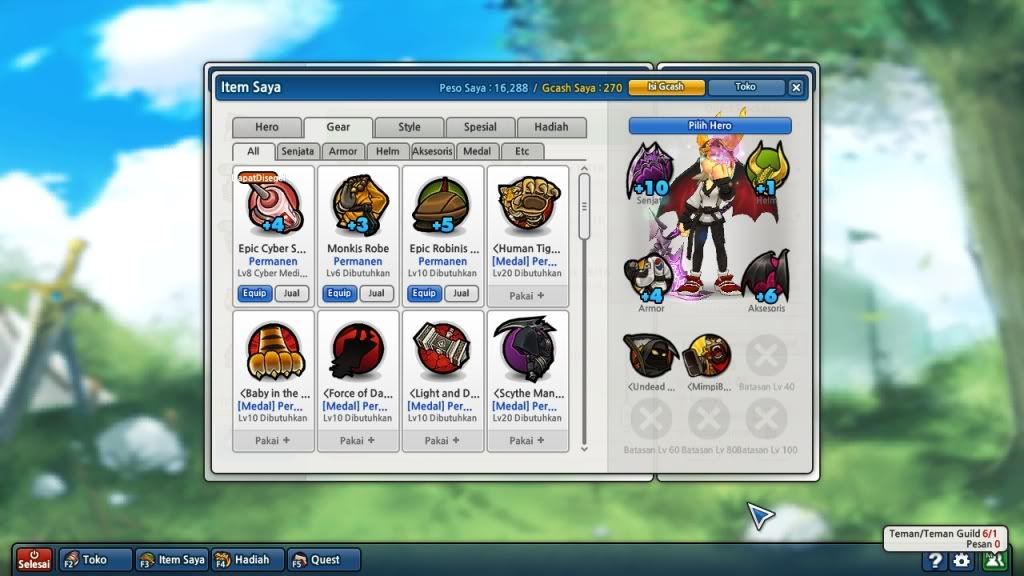The height and width of the screenshot is (576, 1024).
Task: Select the Hadiah tab in the item window
Action: coord(551,127)
